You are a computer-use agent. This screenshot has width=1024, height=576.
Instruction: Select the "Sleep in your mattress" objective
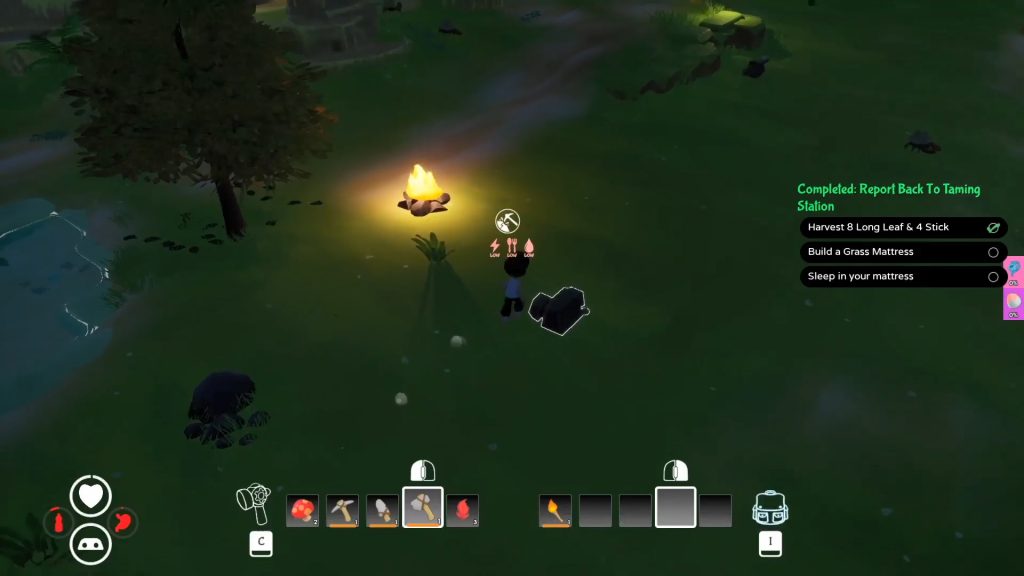click(903, 277)
